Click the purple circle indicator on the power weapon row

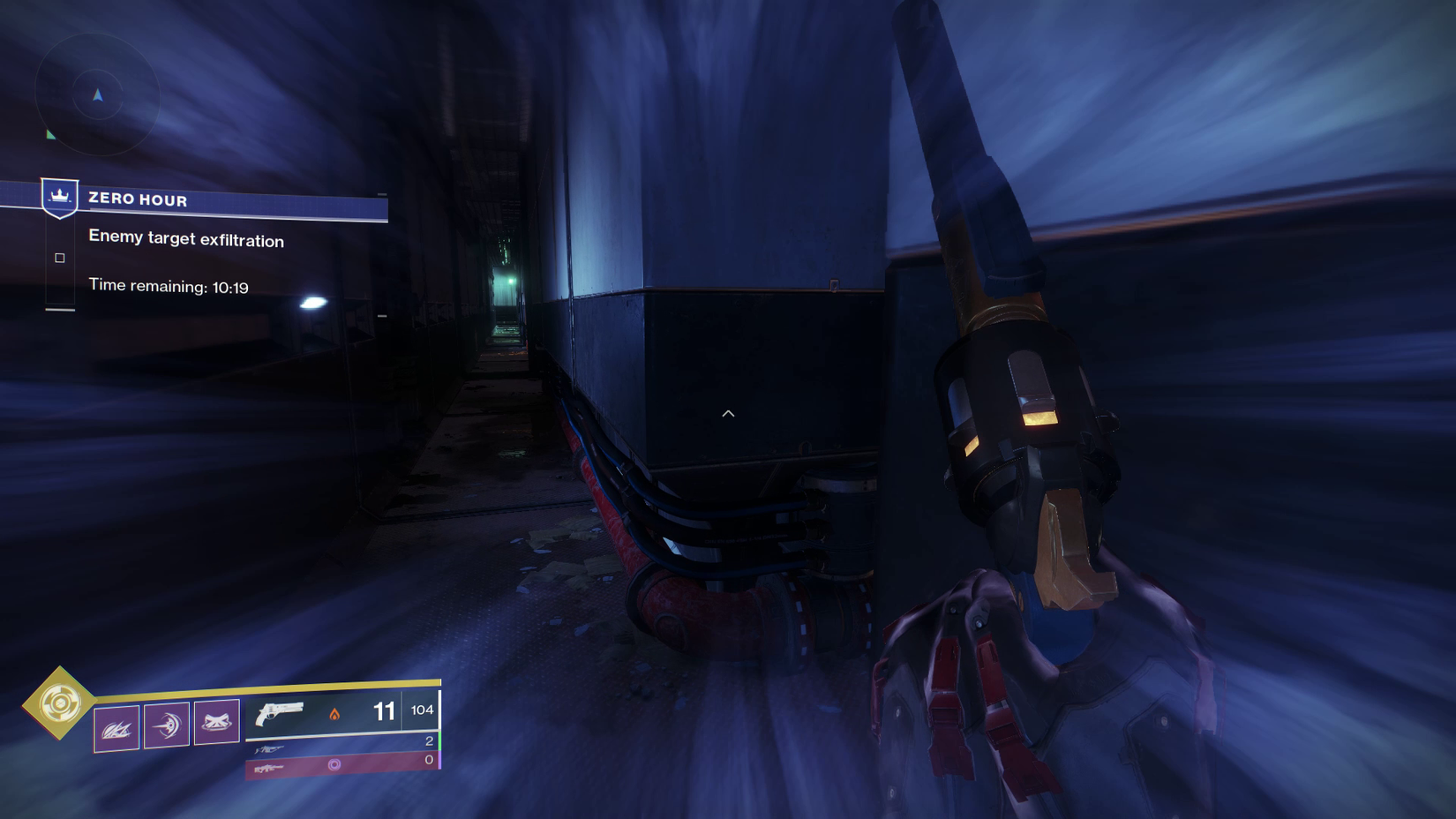point(335,764)
